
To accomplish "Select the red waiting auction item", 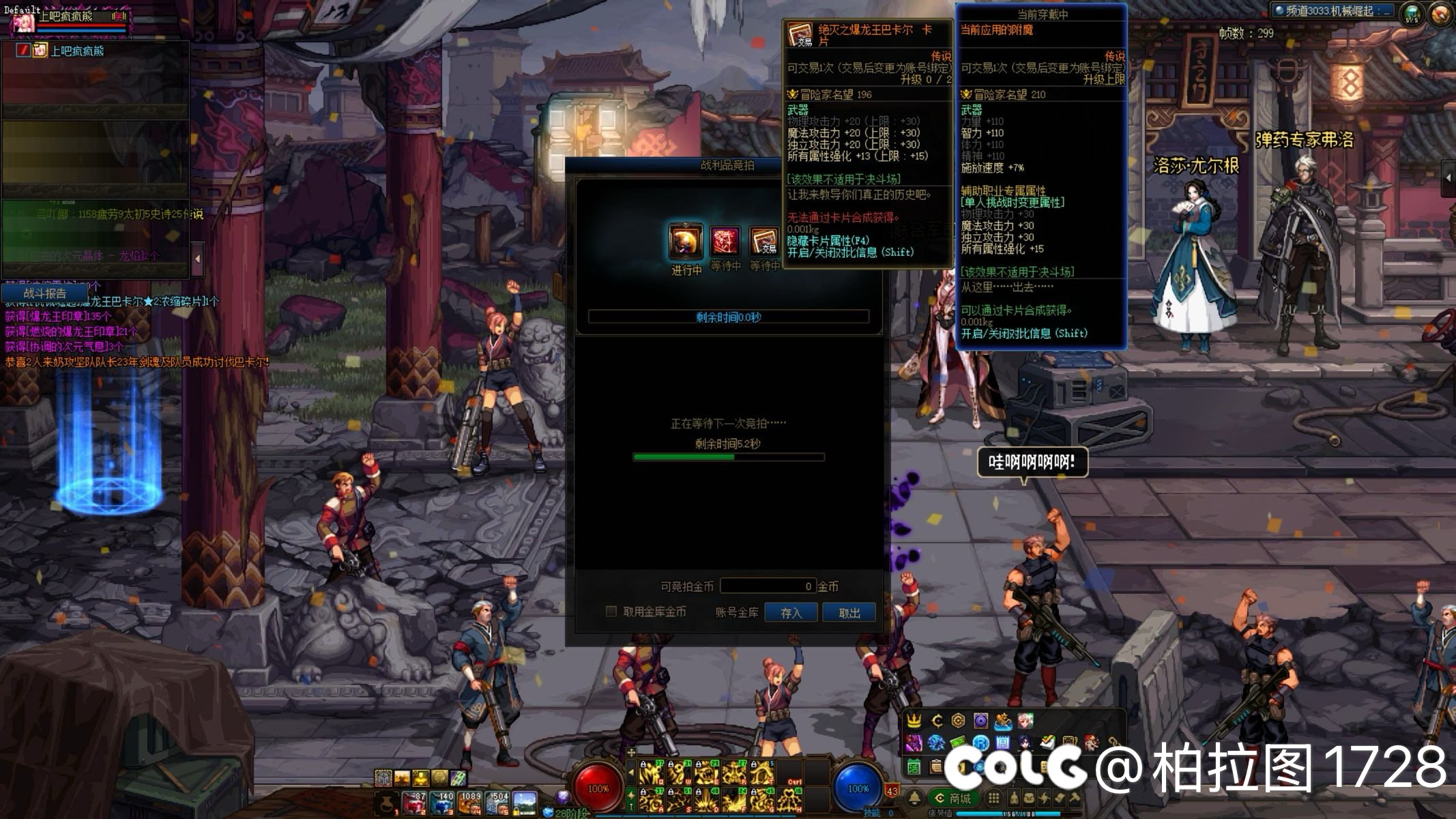I will point(725,242).
